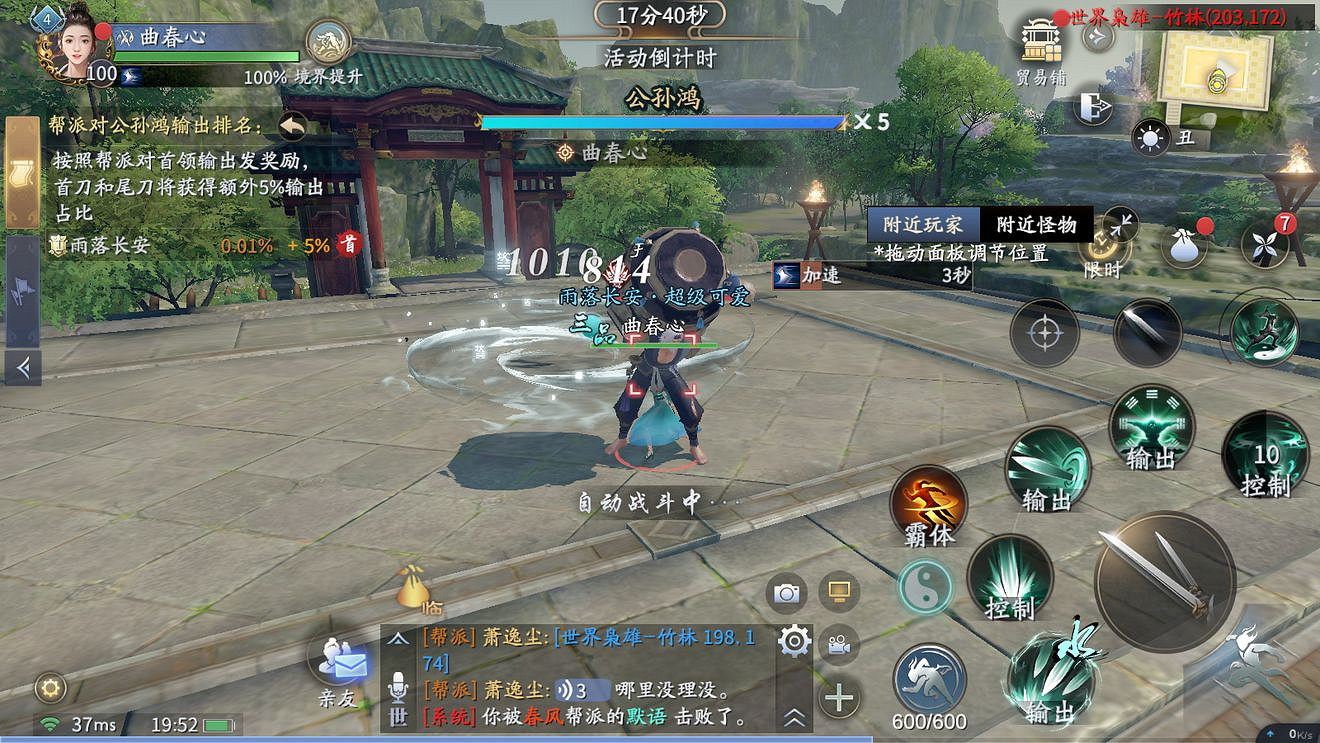The image size is (1320, 743).
Task: Select the 附近玩家 tab
Action: pos(924,224)
